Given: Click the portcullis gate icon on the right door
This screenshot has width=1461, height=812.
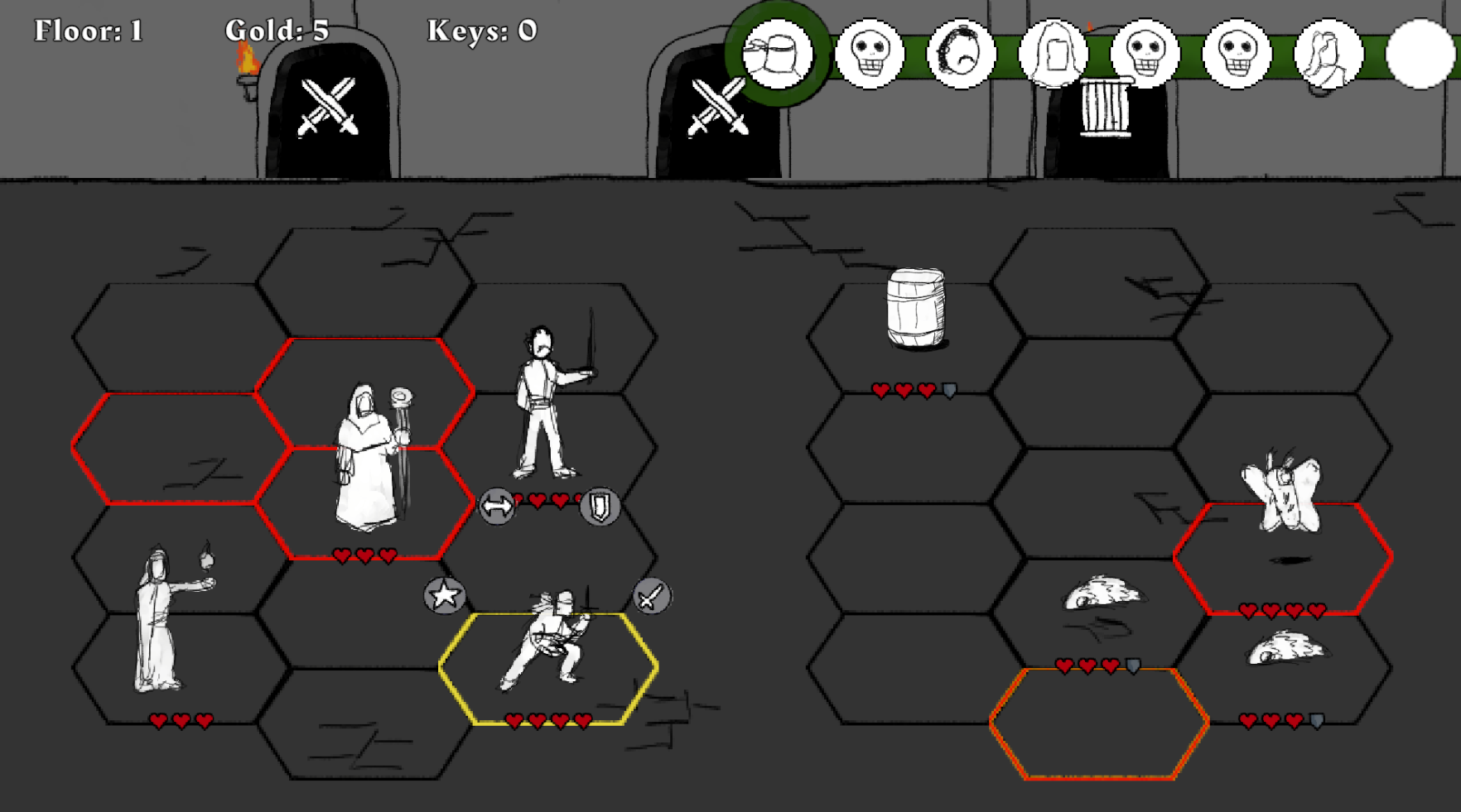Looking at the screenshot, I should (1105, 108).
